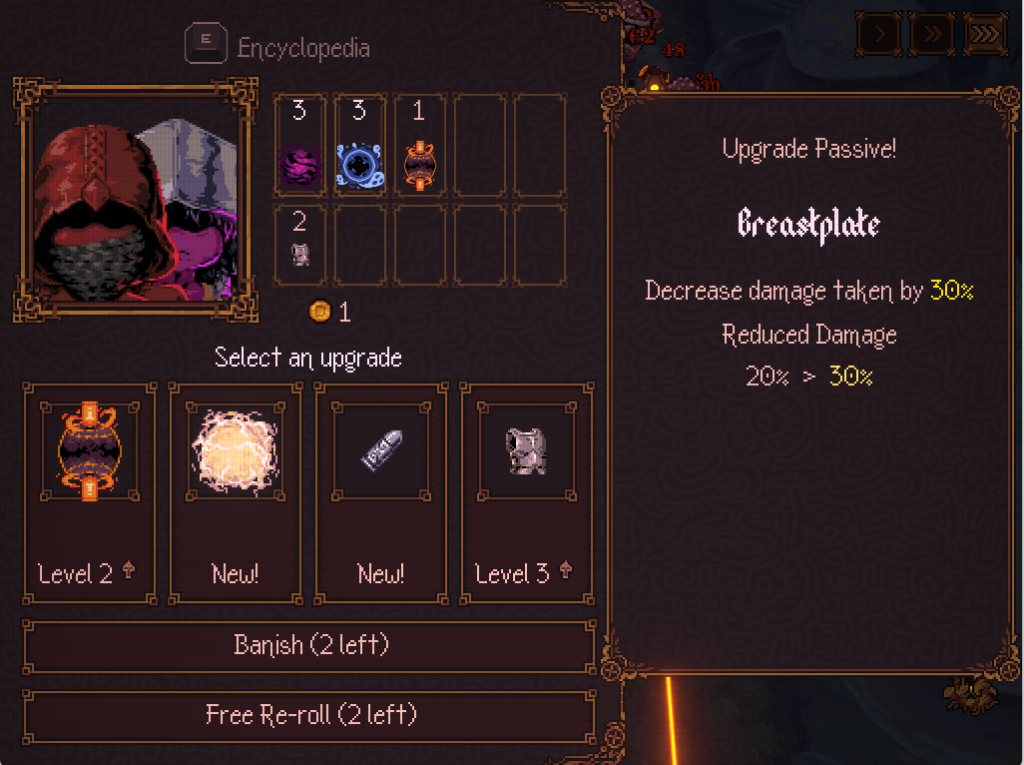Set game speed to double arrow
Image resolution: width=1024 pixels, height=765 pixels.
(x=931, y=34)
